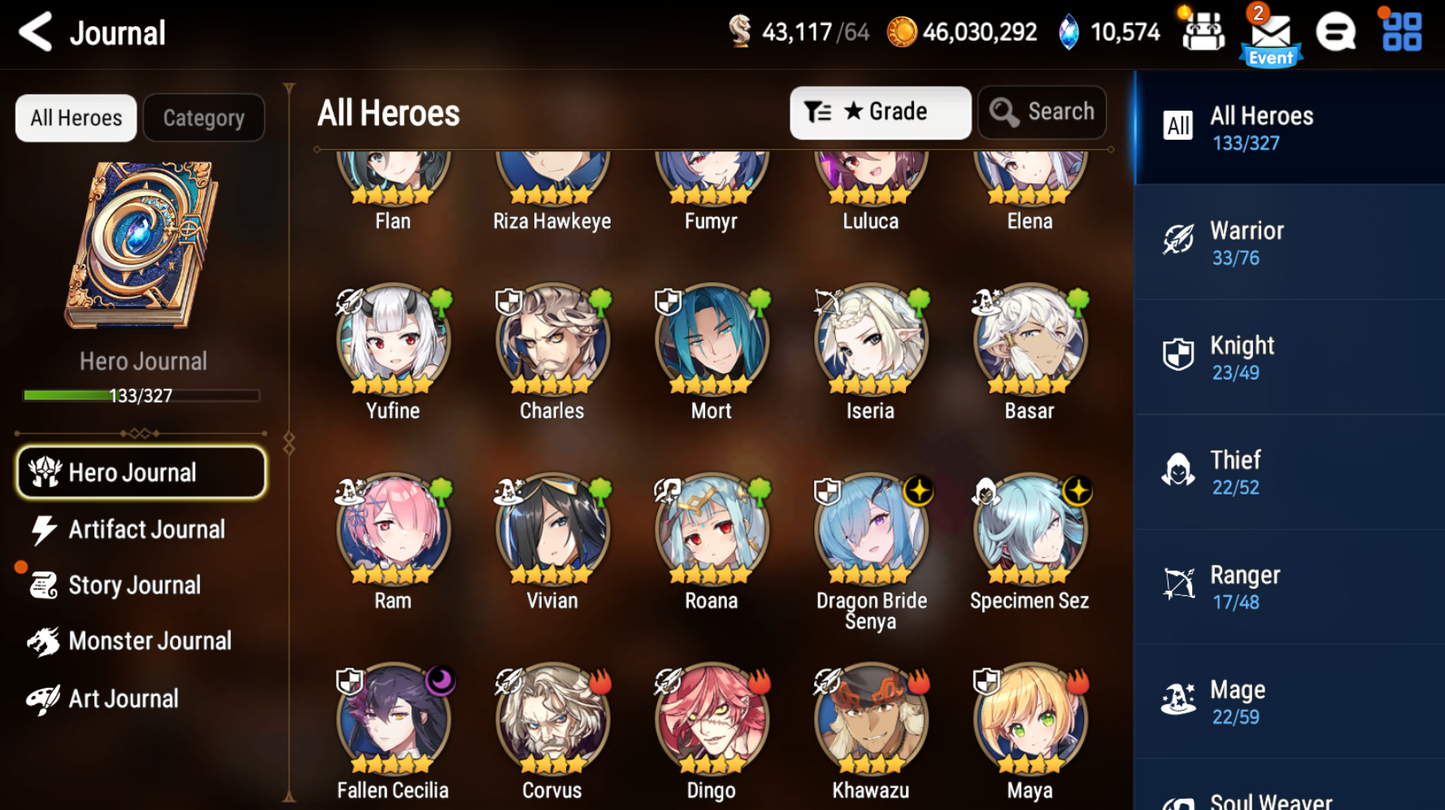Open the Artifact Journal

coord(142,529)
